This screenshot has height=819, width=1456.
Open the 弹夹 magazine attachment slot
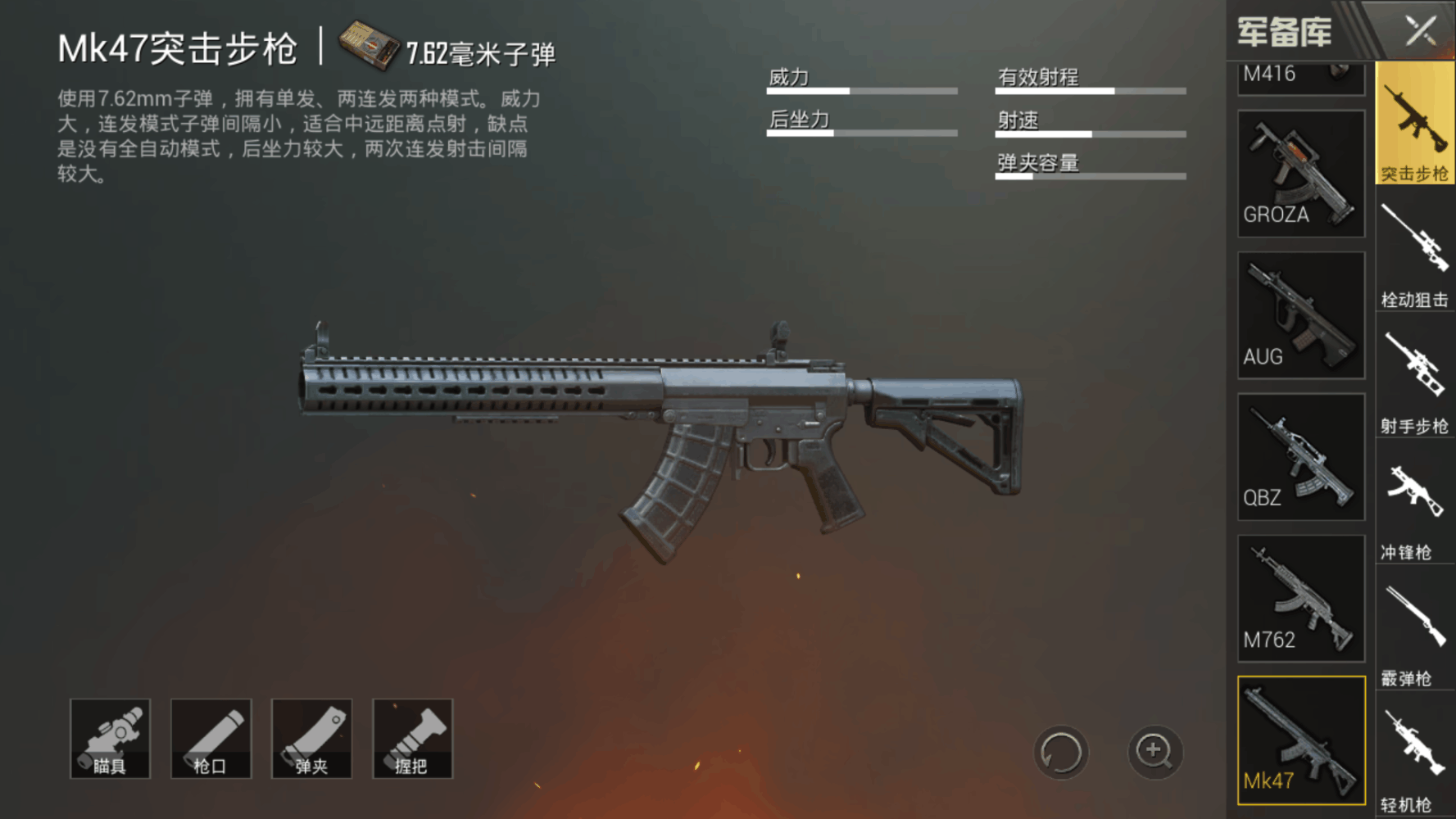pyautogui.click(x=312, y=737)
